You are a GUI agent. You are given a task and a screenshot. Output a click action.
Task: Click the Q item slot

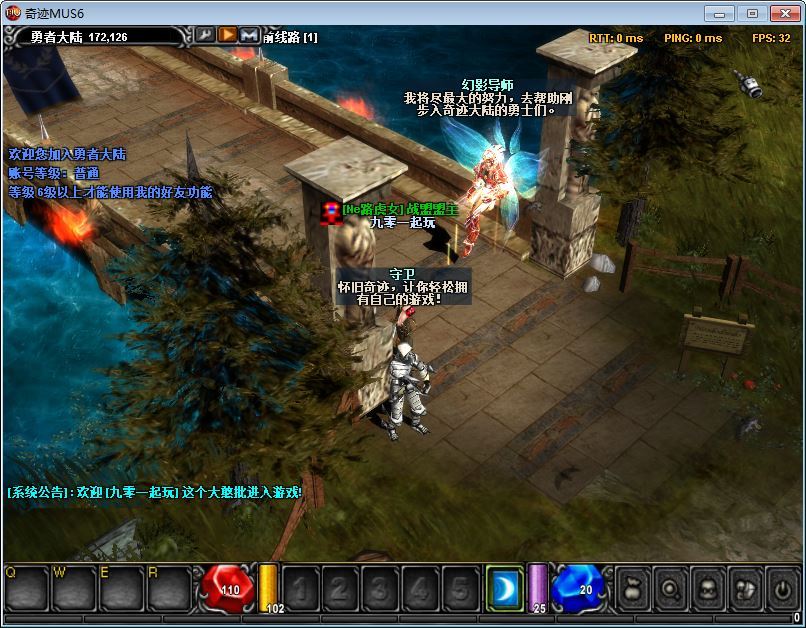tap(26, 589)
